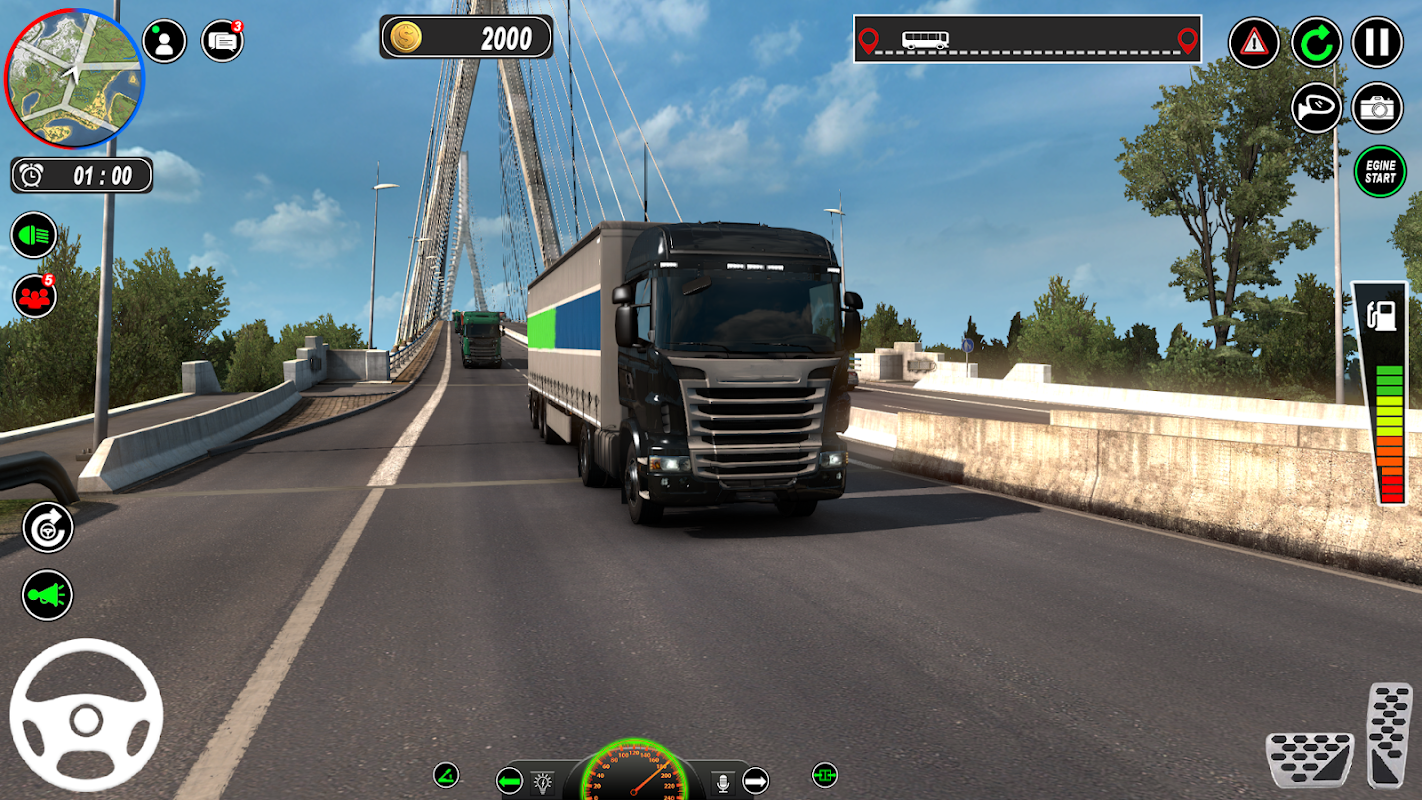Pause the game
This screenshot has height=800, width=1422.
[1377, 43]
